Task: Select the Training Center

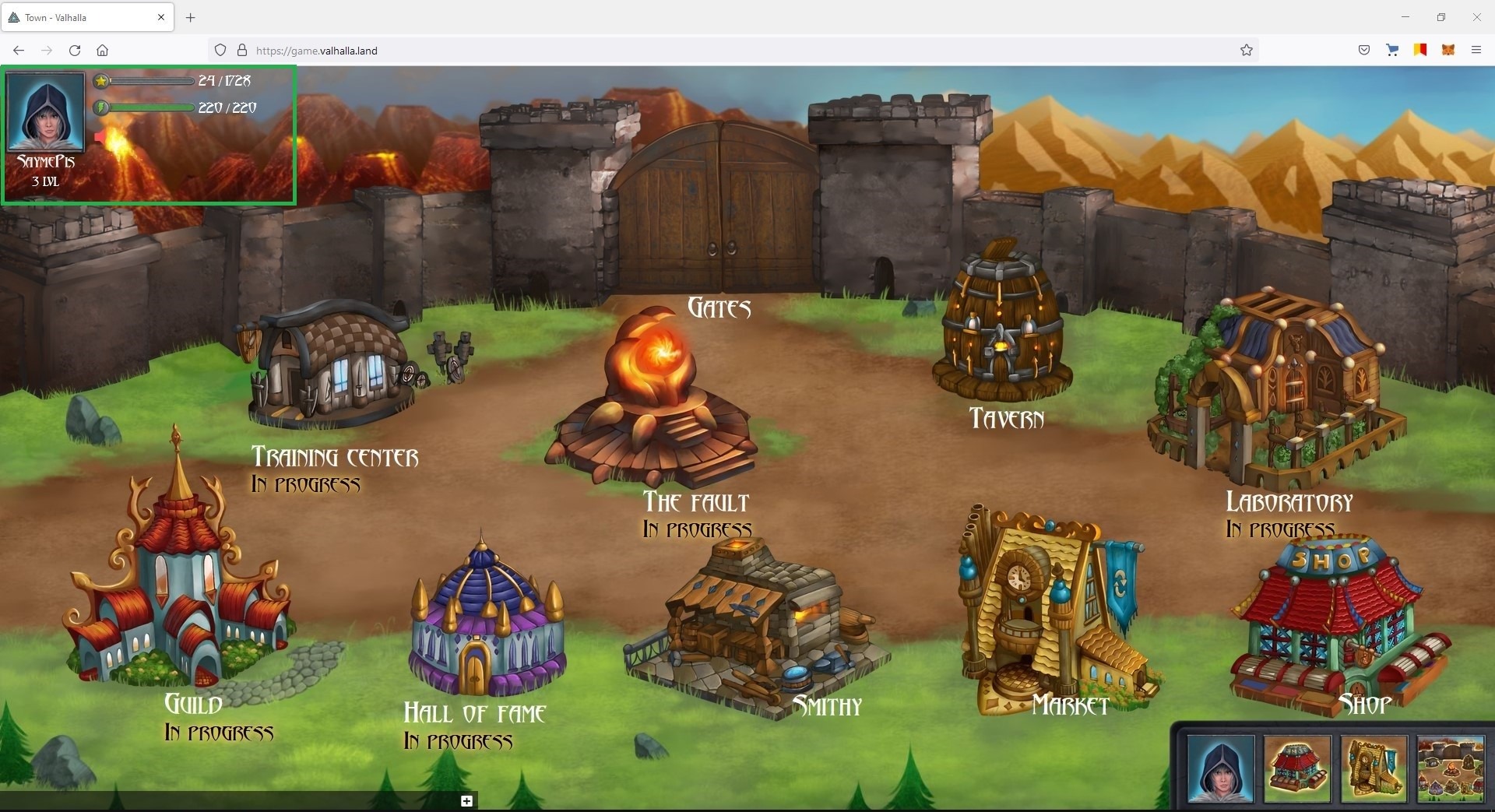Action: click(331, 366)
